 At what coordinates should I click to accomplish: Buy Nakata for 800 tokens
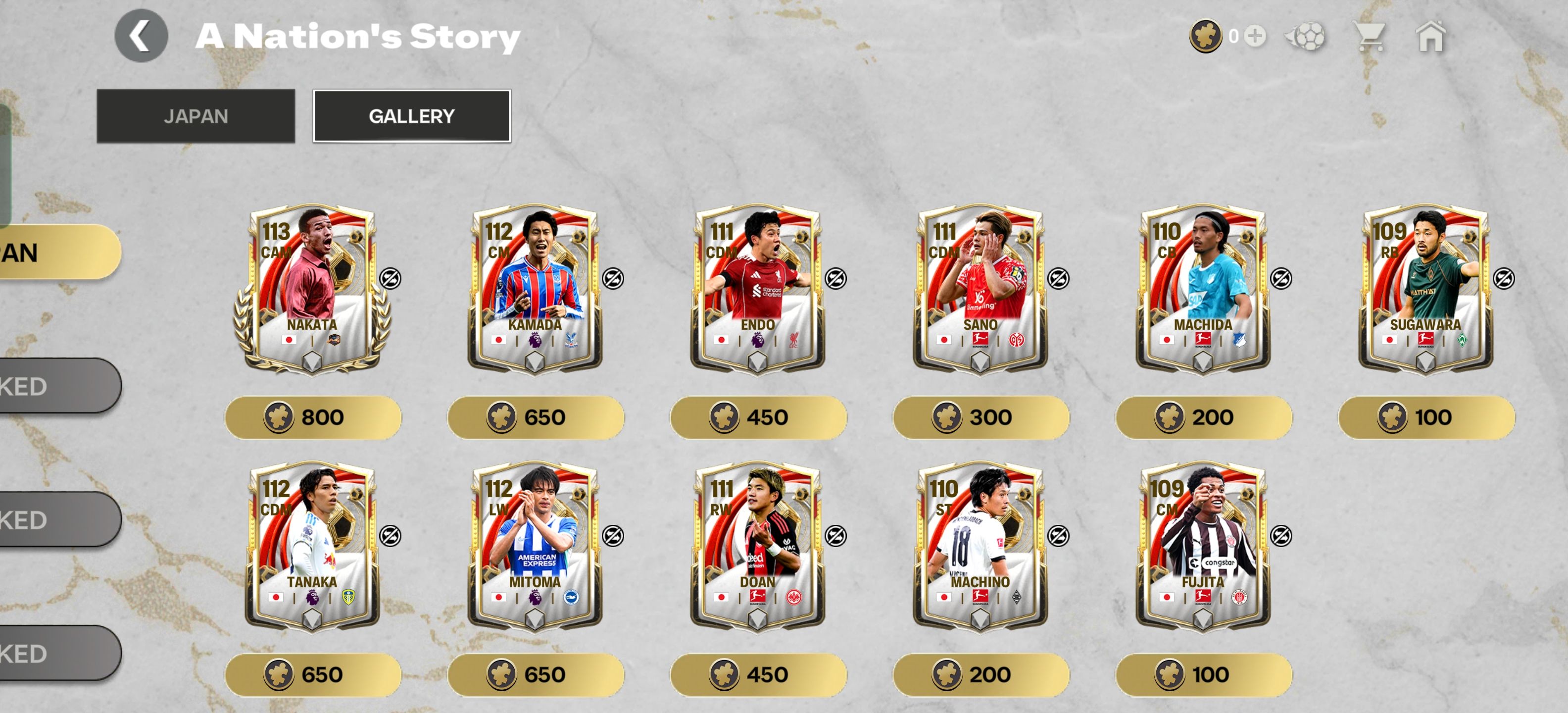tap(313, 418)
